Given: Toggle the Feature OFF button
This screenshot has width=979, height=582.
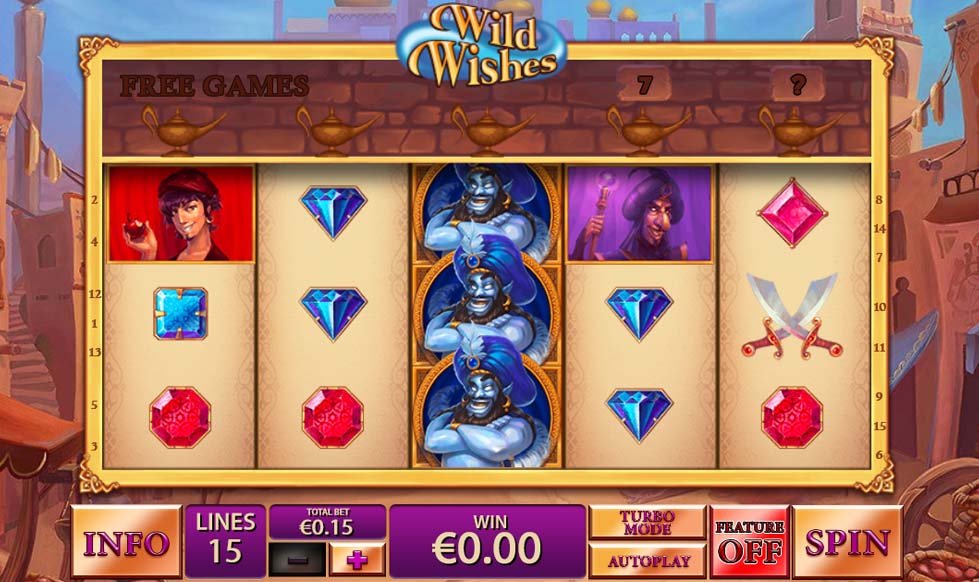Looking at the screenshot, I should (749, 541).
